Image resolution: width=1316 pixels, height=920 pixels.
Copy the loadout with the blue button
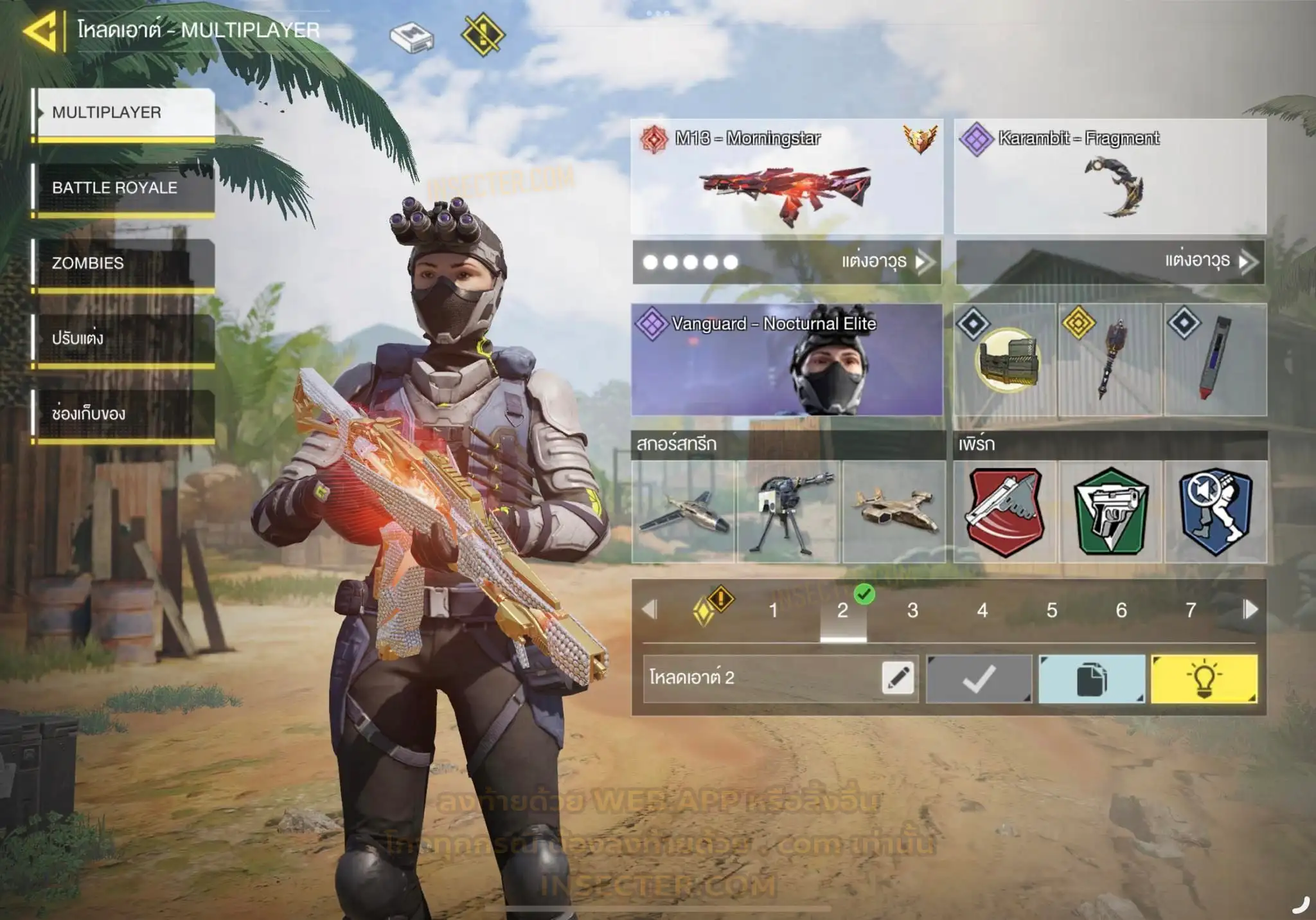point(1092,679)
